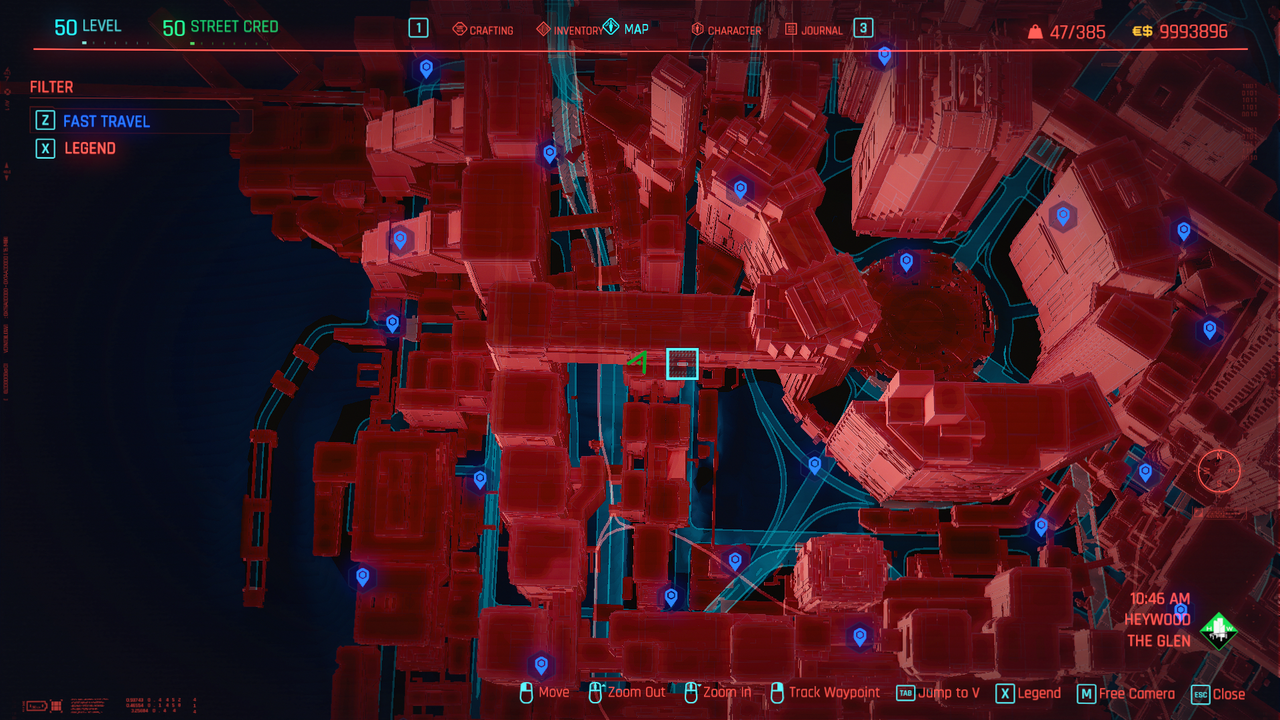The width and height of the screenshot is (1280, 720).
Task: Activate Free Camera mode
Action: click(x=1125, y=694)
